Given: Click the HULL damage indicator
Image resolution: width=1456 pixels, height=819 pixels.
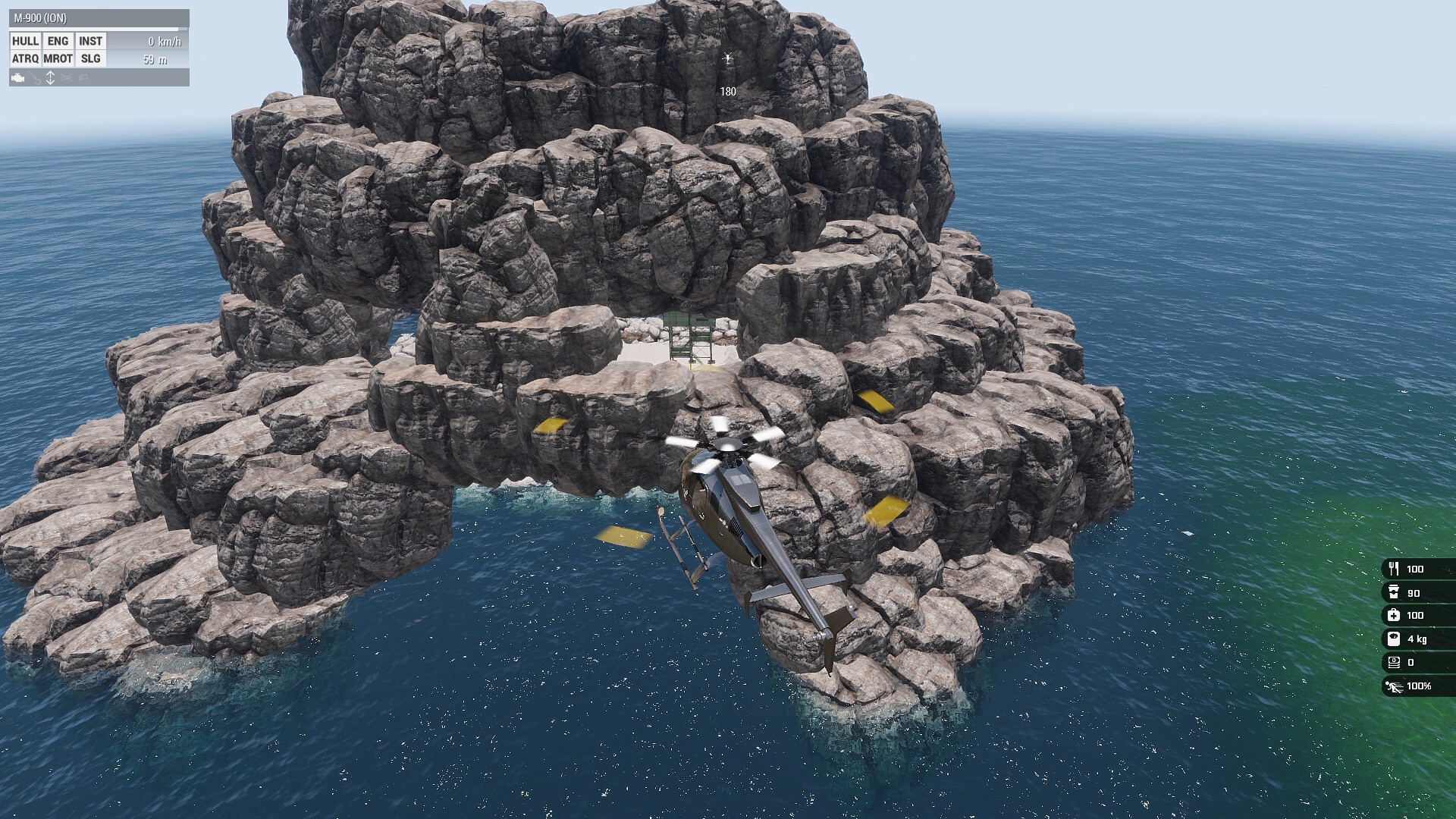Looking at the screenshot, I should 25,41.
